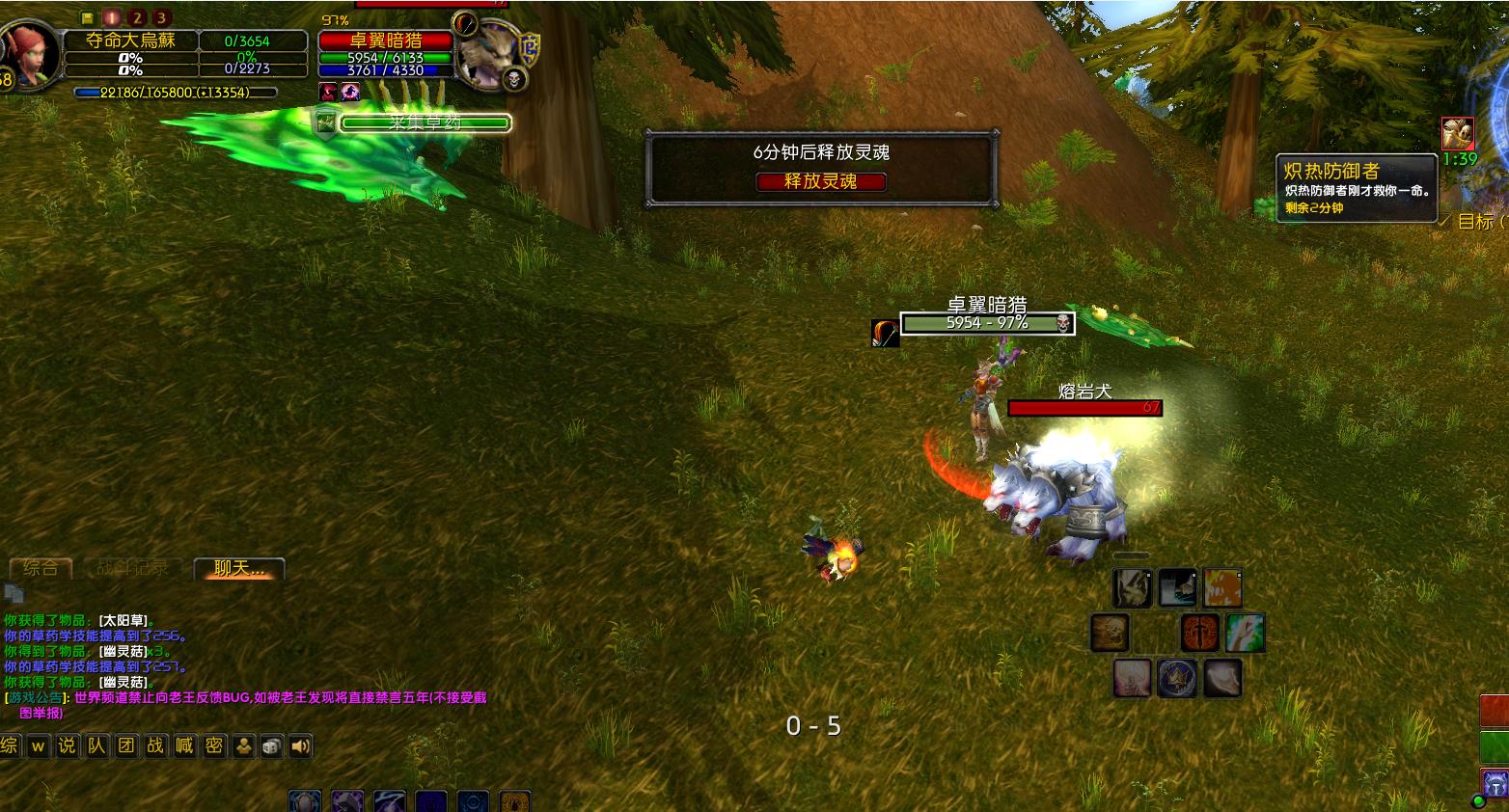Select the 队 party channel button

point(96,745)
